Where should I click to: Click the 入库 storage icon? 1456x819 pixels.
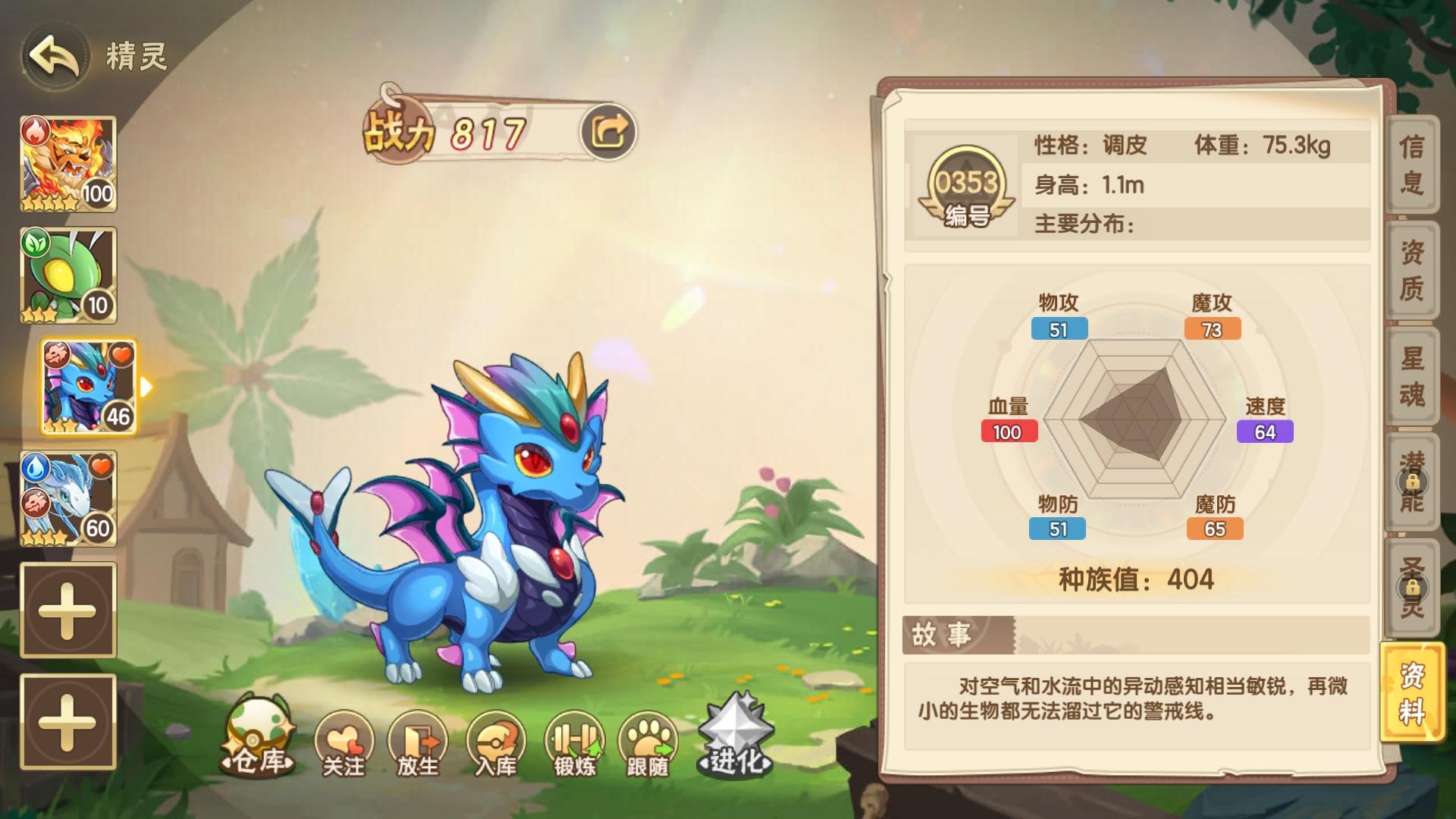click(497, 743)
